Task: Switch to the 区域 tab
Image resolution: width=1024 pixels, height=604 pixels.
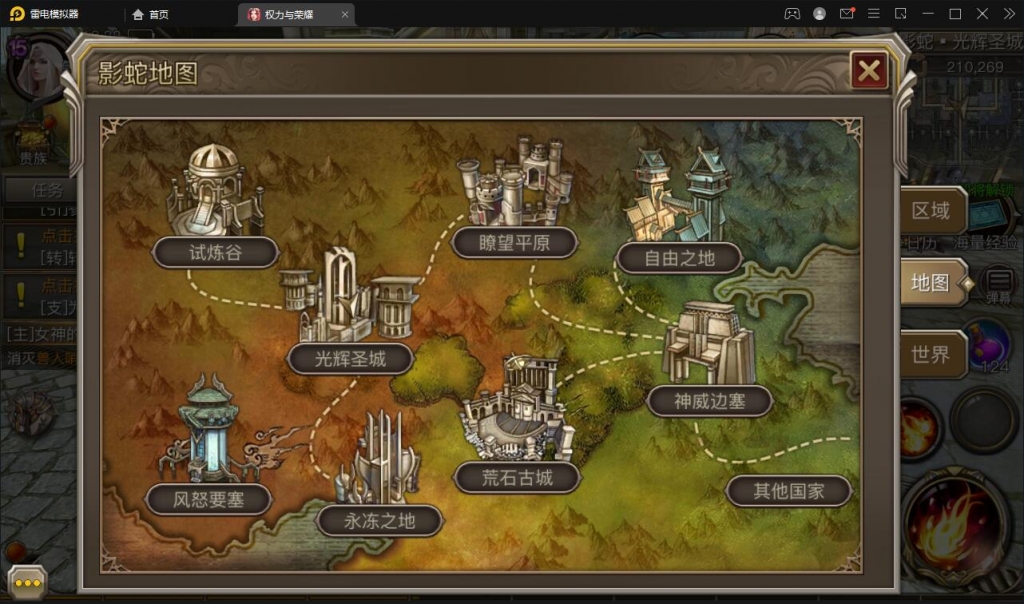Action: (931, 211)
